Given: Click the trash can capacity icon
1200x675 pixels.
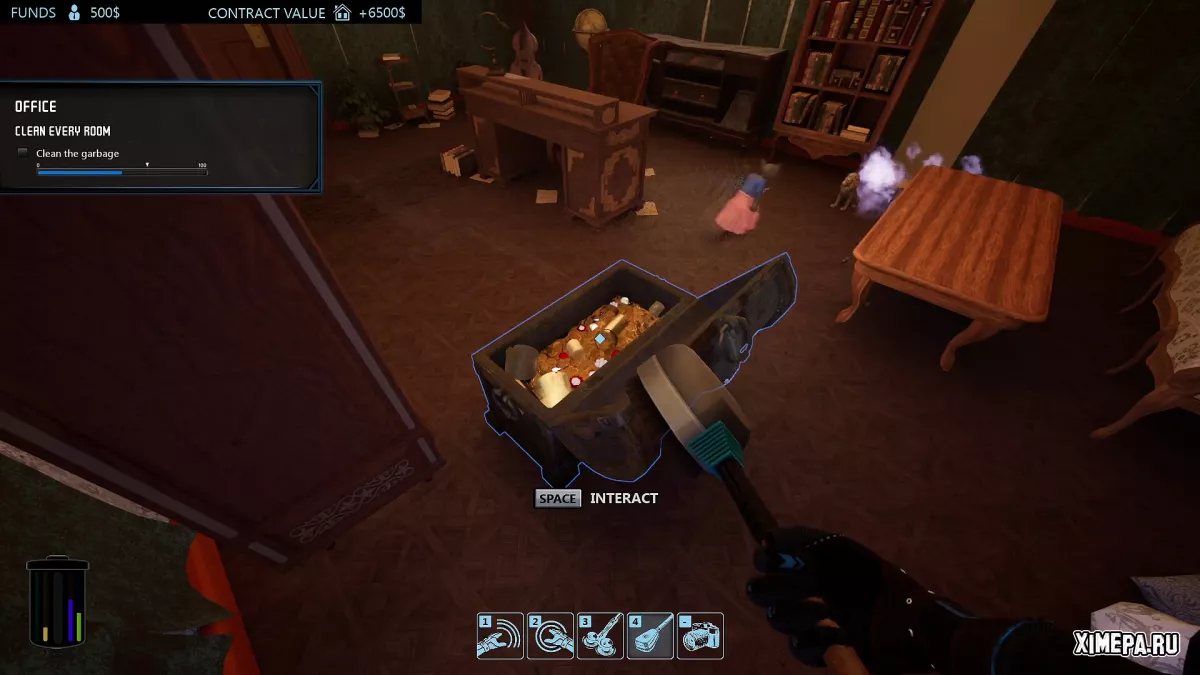Looking at the screenshot, I should [x=57, y=600].
